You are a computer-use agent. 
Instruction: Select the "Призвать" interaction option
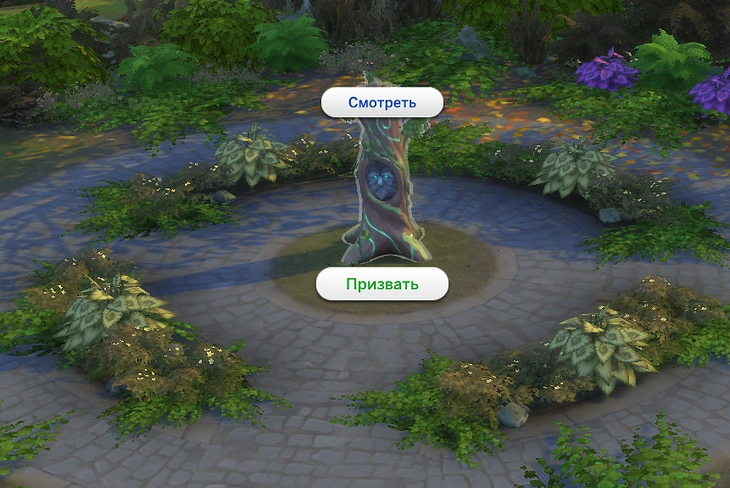(x=382, y=284)
